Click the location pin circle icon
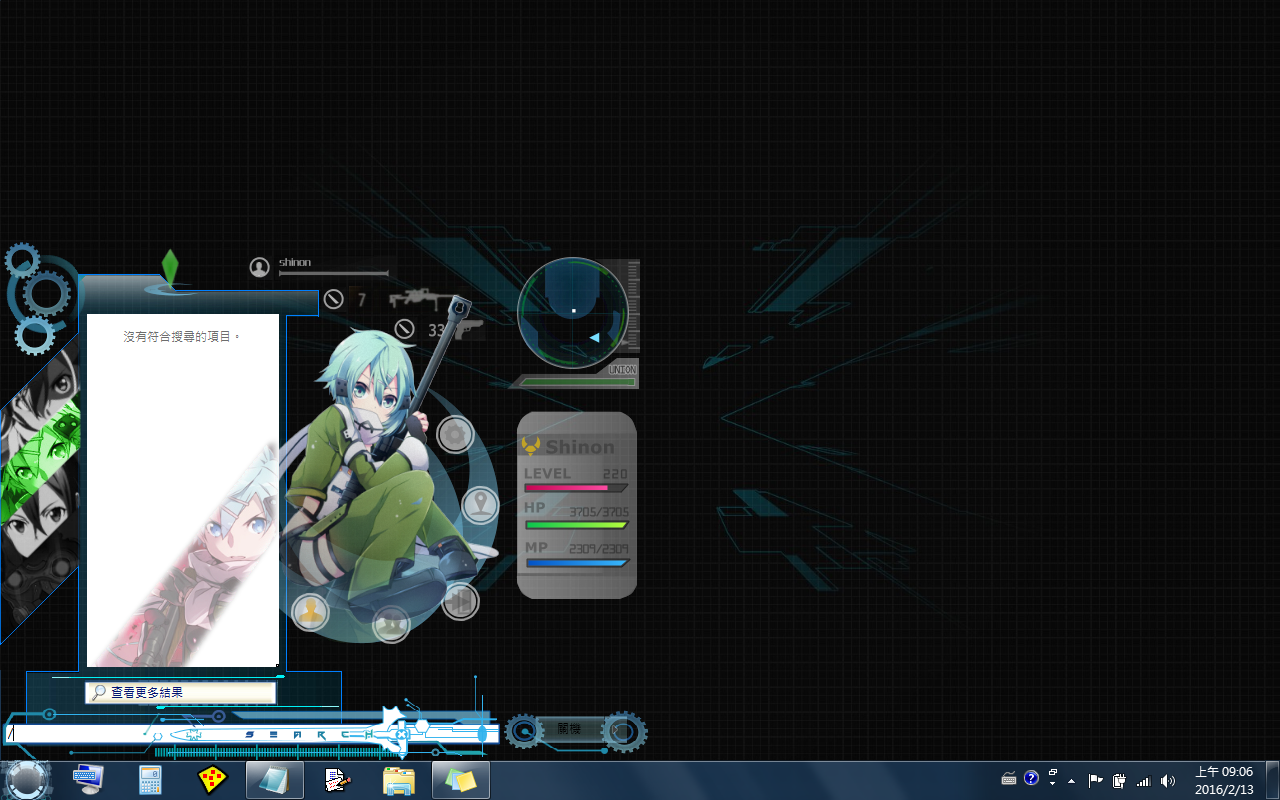Viewport: 1280px width, 800px height. click(x=481, y=505)
